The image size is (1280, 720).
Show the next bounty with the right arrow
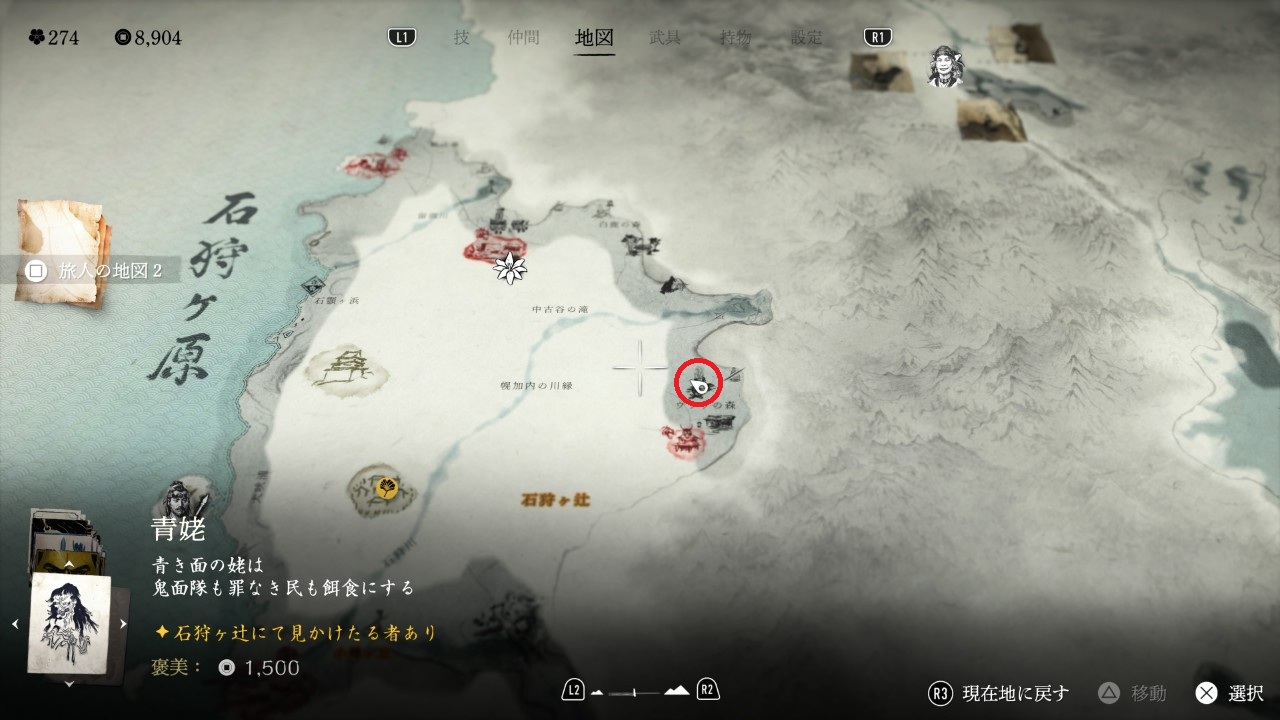123,624
